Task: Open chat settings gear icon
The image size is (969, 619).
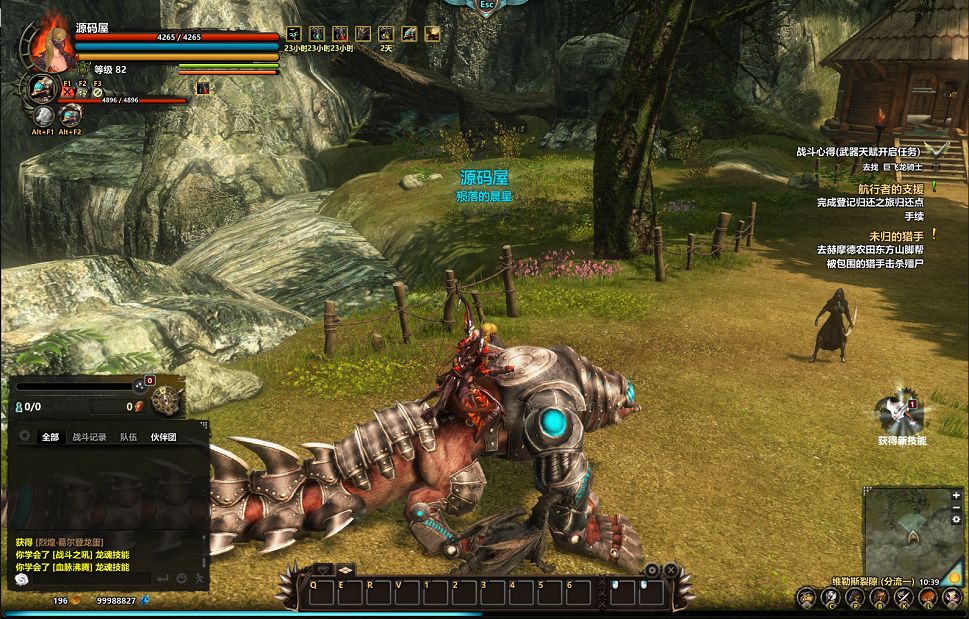Action: click(24, 436)
